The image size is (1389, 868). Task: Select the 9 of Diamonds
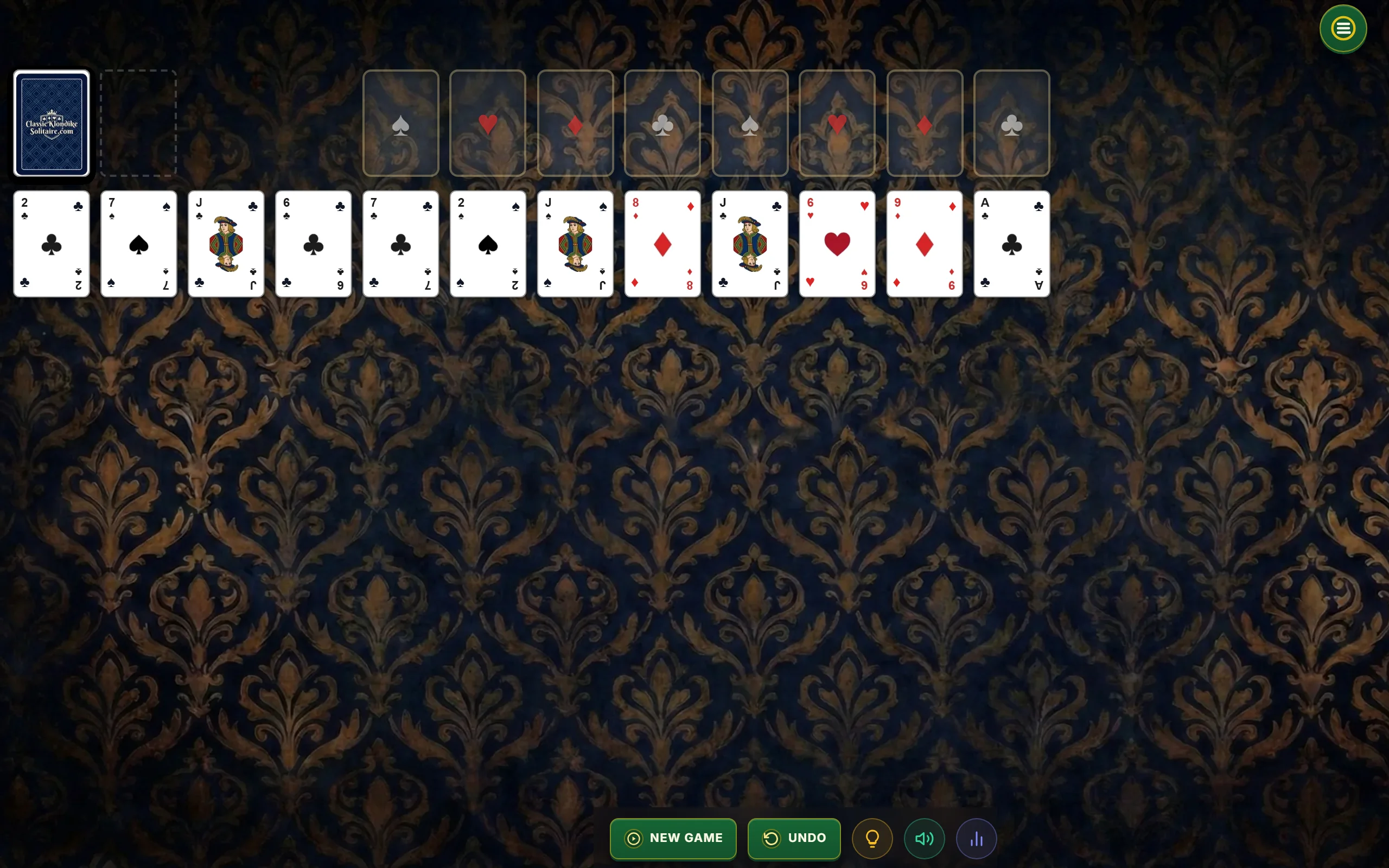click(924, 244)
